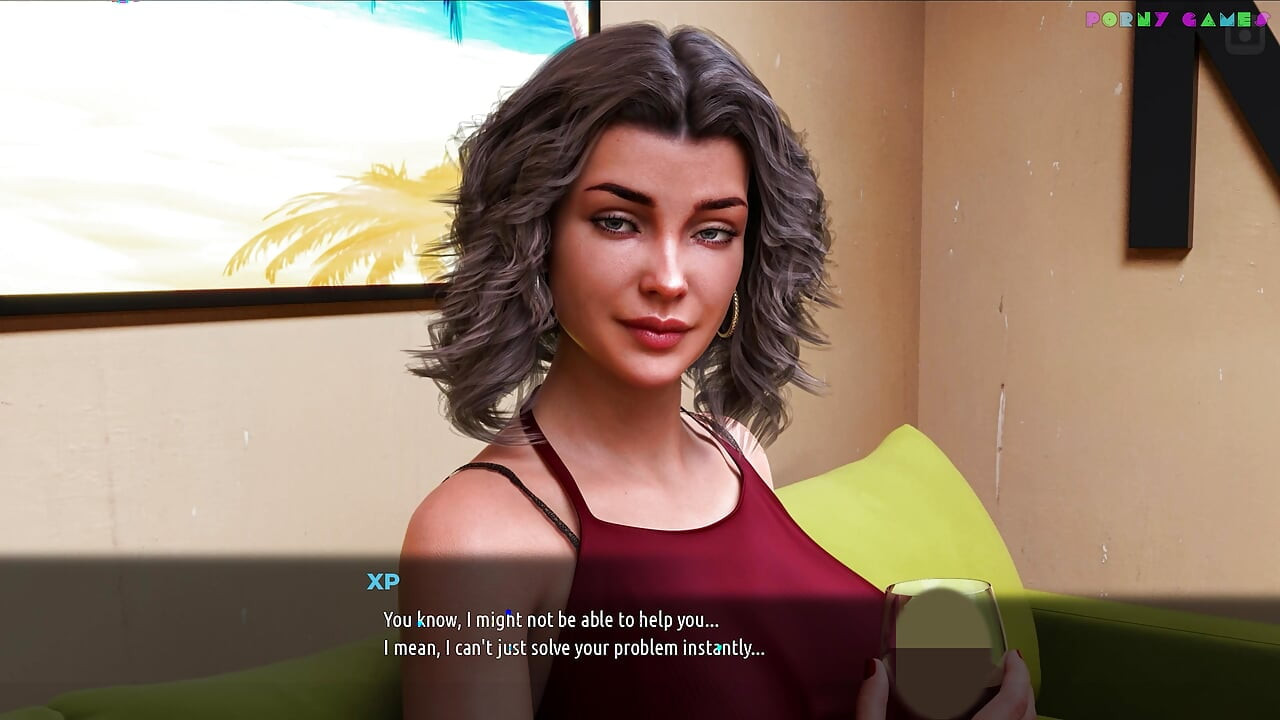
Task: Click the XP speaker name label
Action: (x=381, y=582)
